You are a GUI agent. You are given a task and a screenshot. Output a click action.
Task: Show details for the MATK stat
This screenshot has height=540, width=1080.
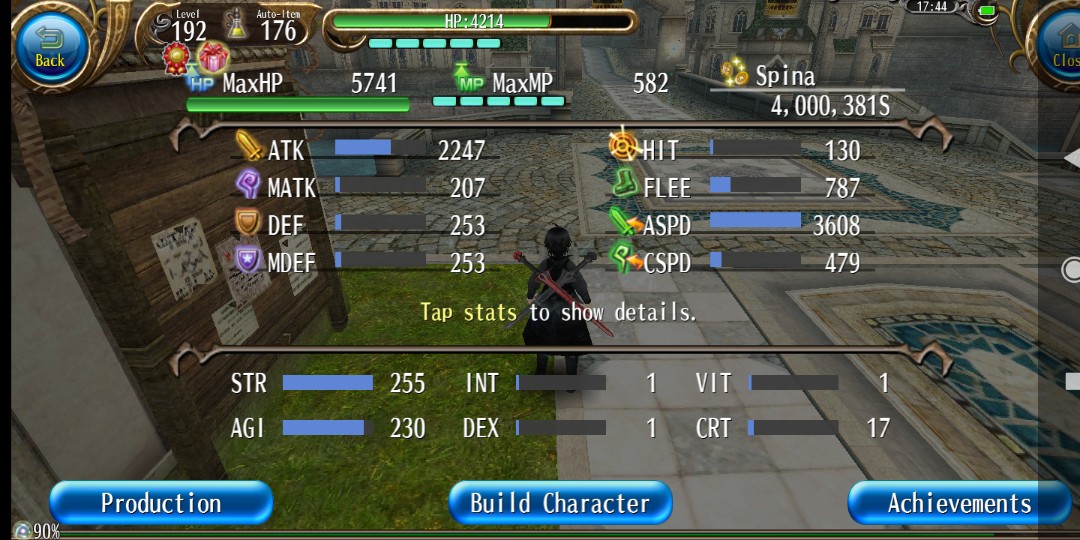[360, 187]
